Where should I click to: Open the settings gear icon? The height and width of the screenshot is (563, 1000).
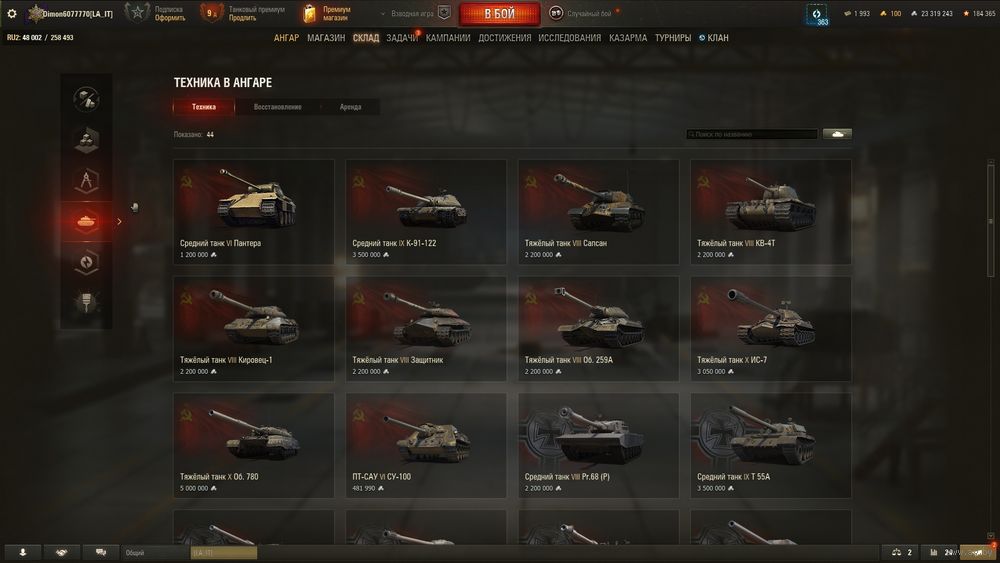click(x=12, y=14)
